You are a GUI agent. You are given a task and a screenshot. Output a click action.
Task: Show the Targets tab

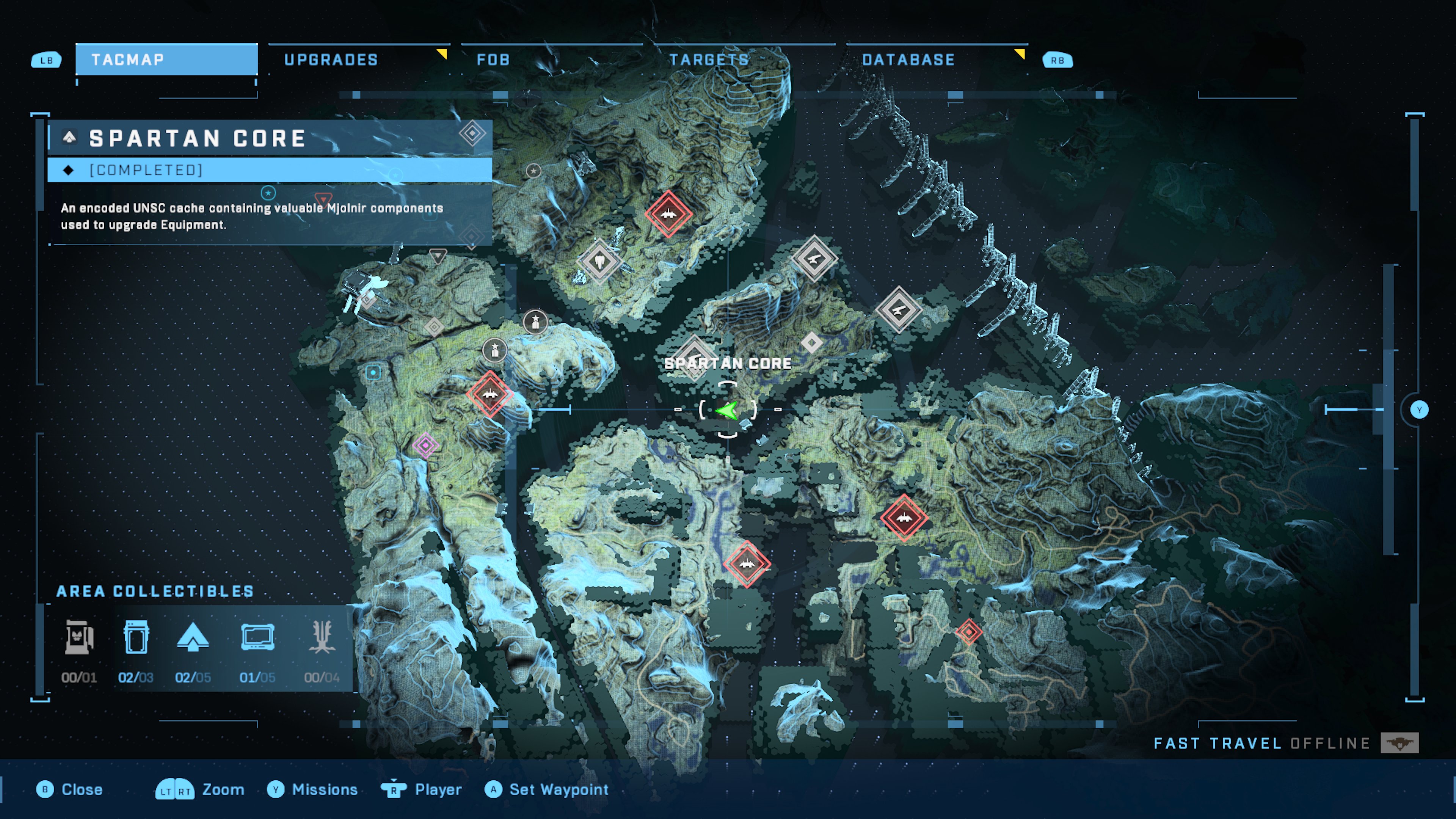709,60
